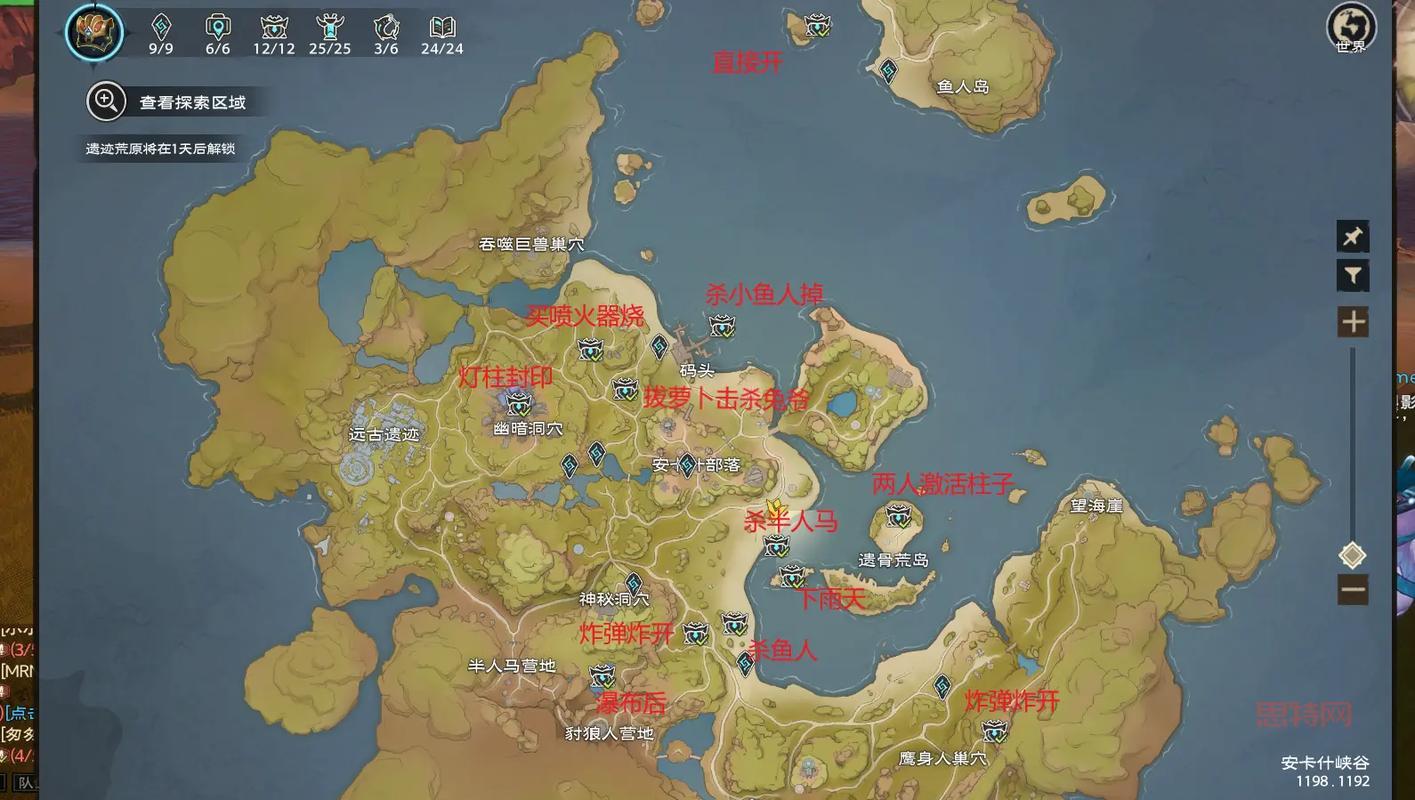The width and height of the screenshot is (1415, 800).
Task: Open the map marker filter
Action: (x=1352, y=275)
